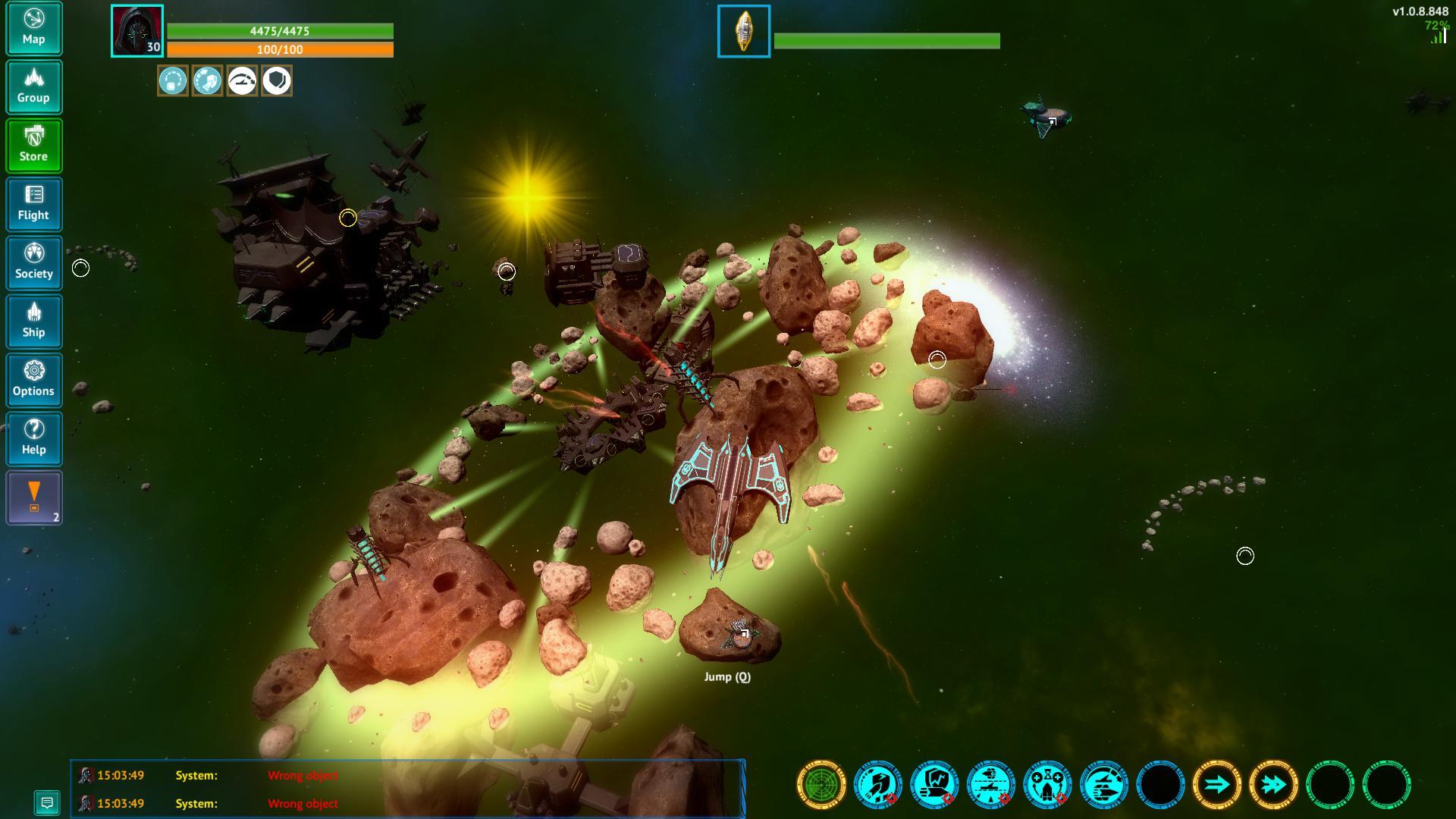Click the shield buff icon under the health bar

click(x=277, y=80)
